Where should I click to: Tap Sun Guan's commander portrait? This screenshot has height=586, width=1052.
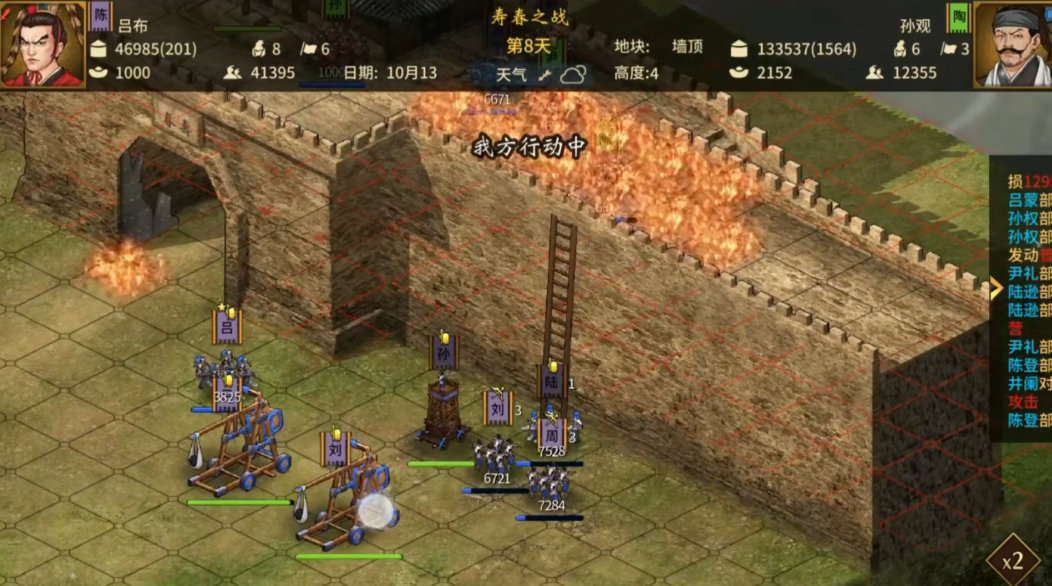1011,46
